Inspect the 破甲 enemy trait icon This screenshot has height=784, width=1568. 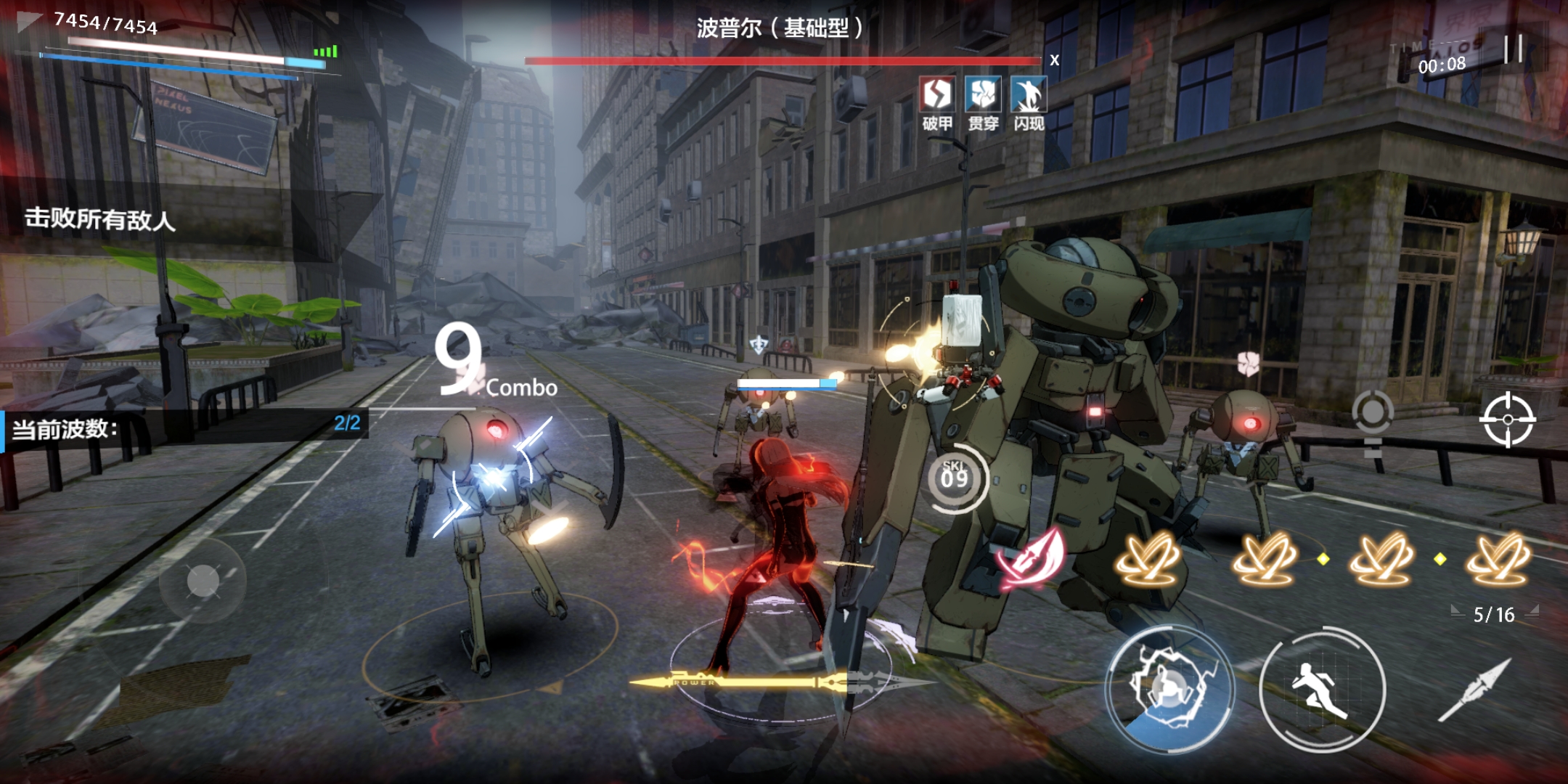point(936,96)
